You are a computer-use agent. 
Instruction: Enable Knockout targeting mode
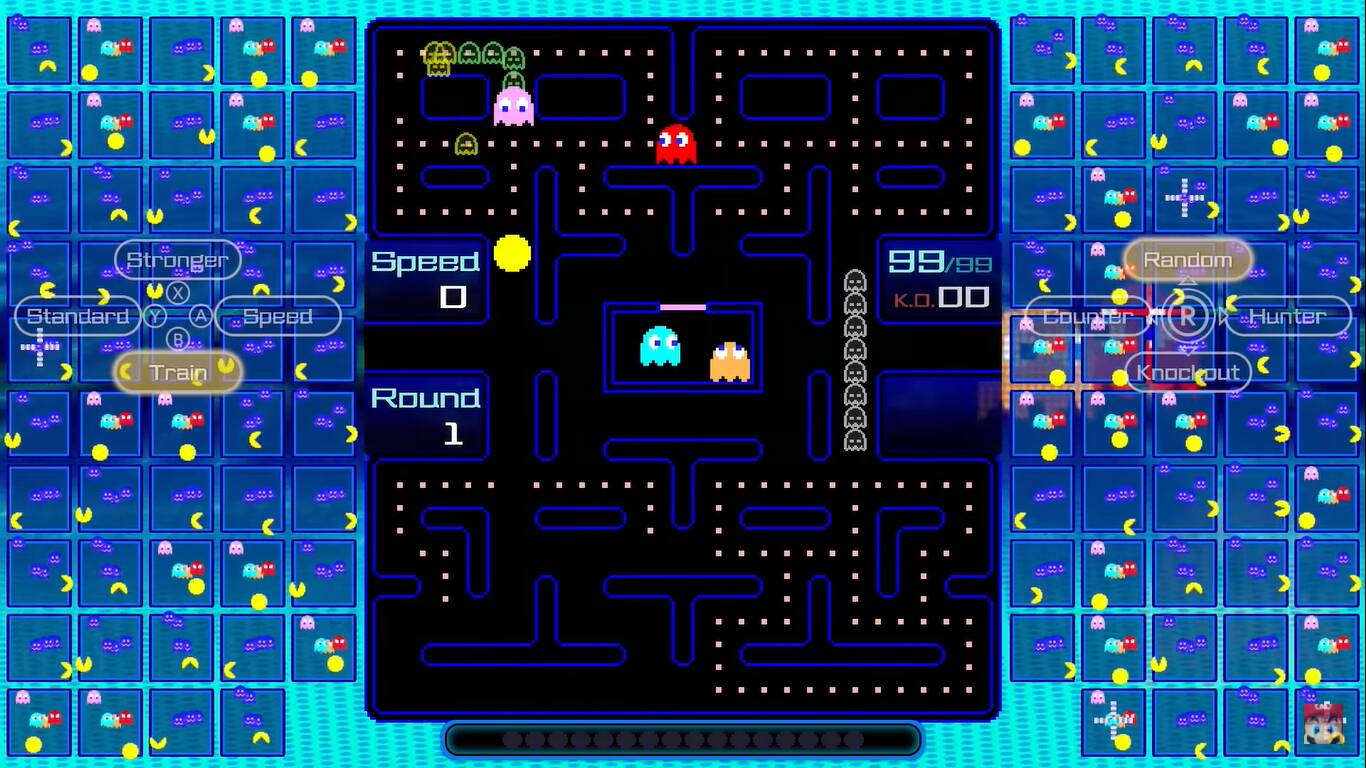point(1189,372)
